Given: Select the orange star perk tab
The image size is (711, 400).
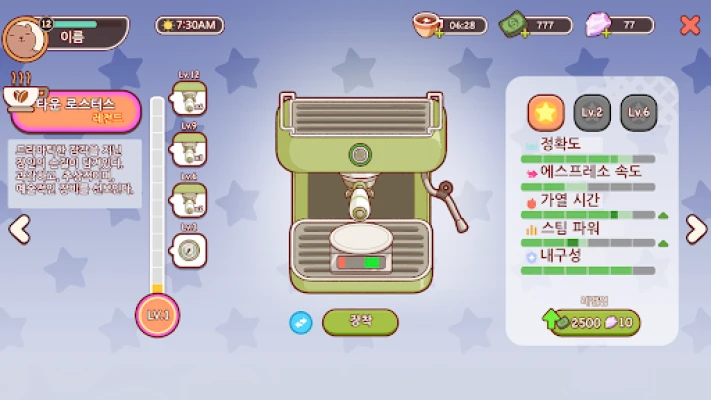Looking at the screenshot, I should tap(545, 112).
